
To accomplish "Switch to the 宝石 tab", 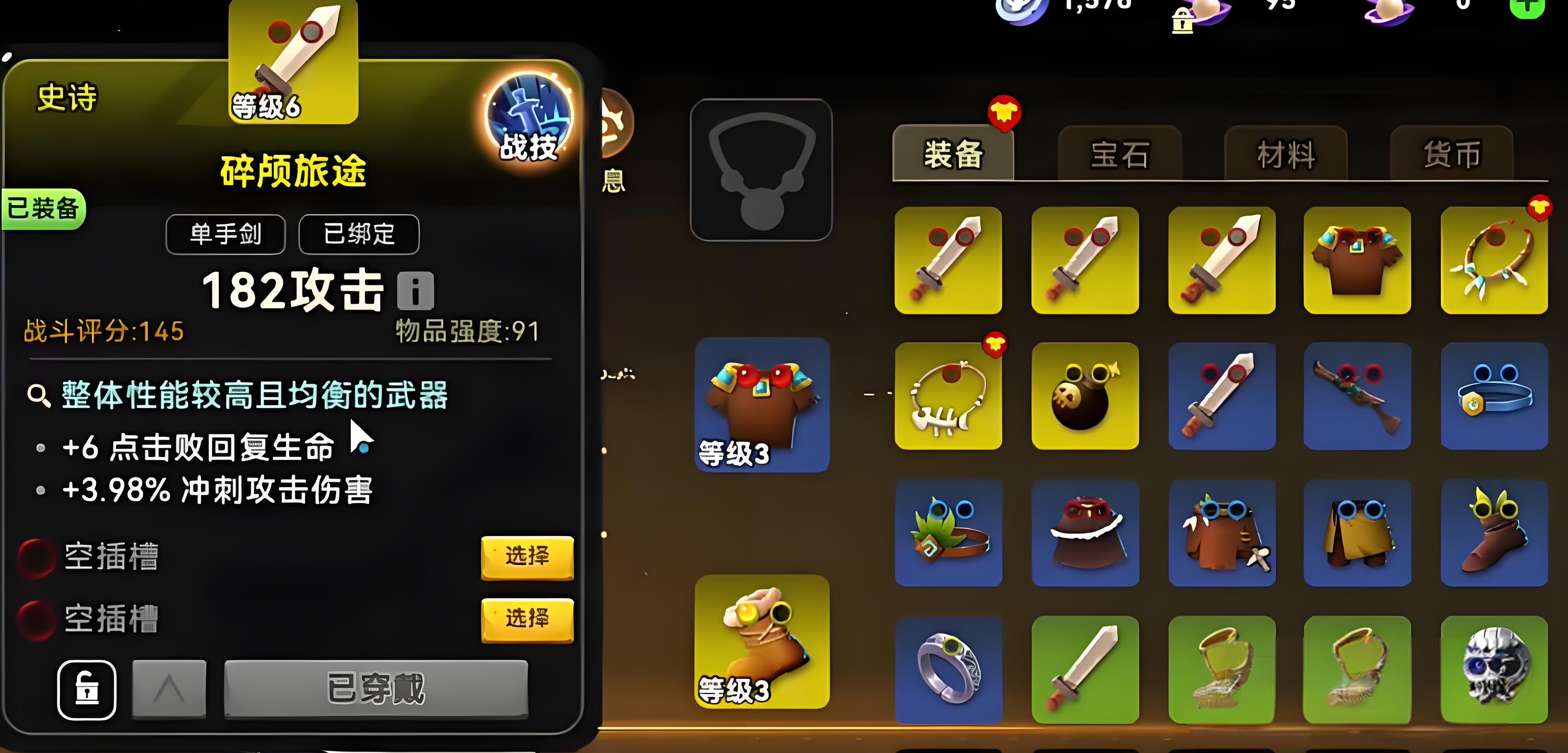I will coord(1120,154).
